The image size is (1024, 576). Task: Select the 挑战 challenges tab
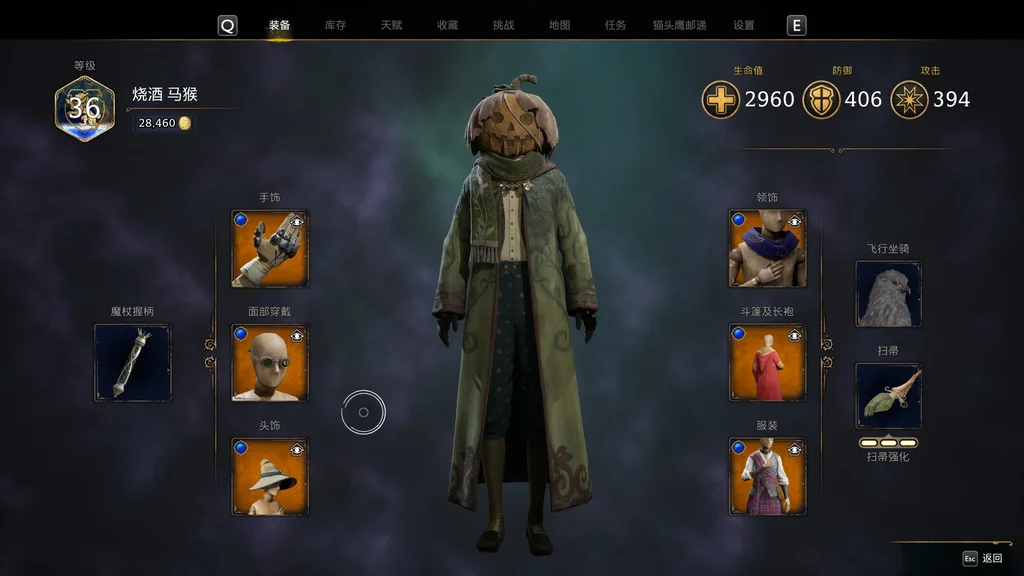(x=503, y=25)
